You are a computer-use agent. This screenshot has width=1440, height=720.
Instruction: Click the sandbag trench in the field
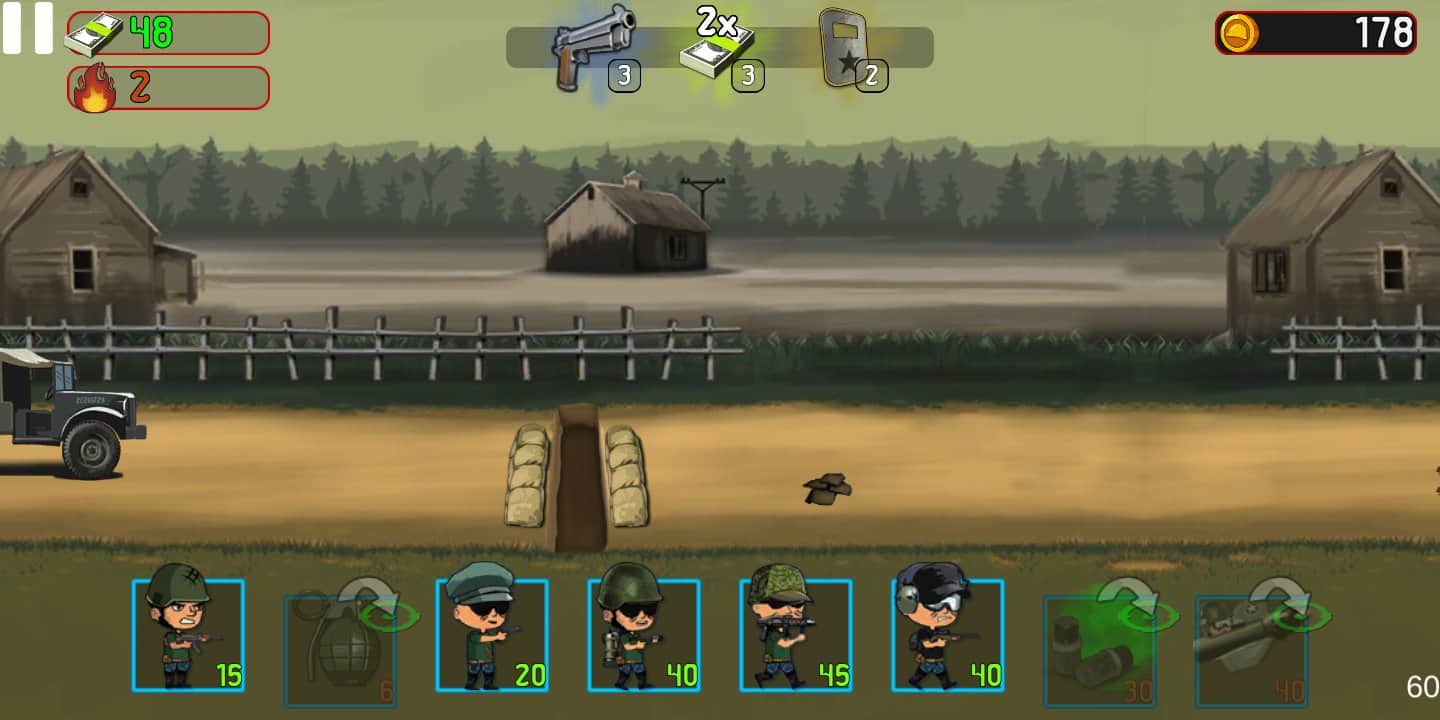click(x=575, y=470)
